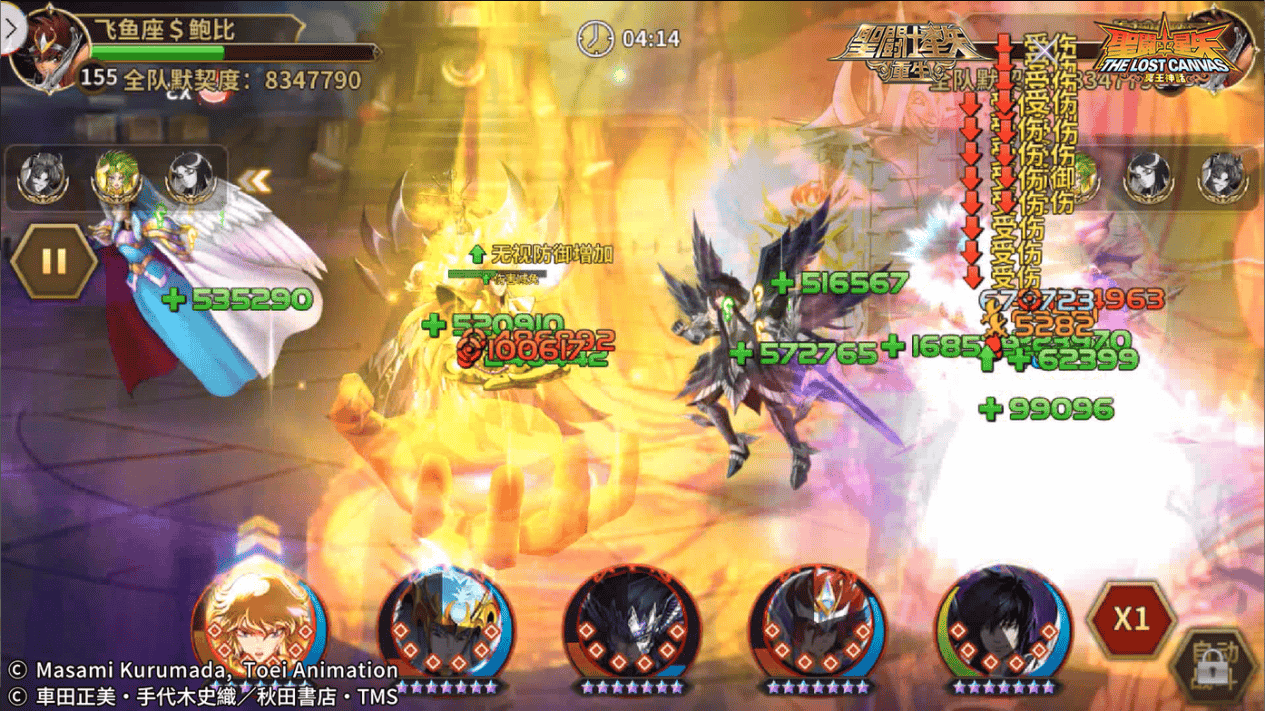Activate the blonde-haired hero's skill portrait
Image resolution: width=1265 pixels, height=711 pixels.
coord(259,625)
